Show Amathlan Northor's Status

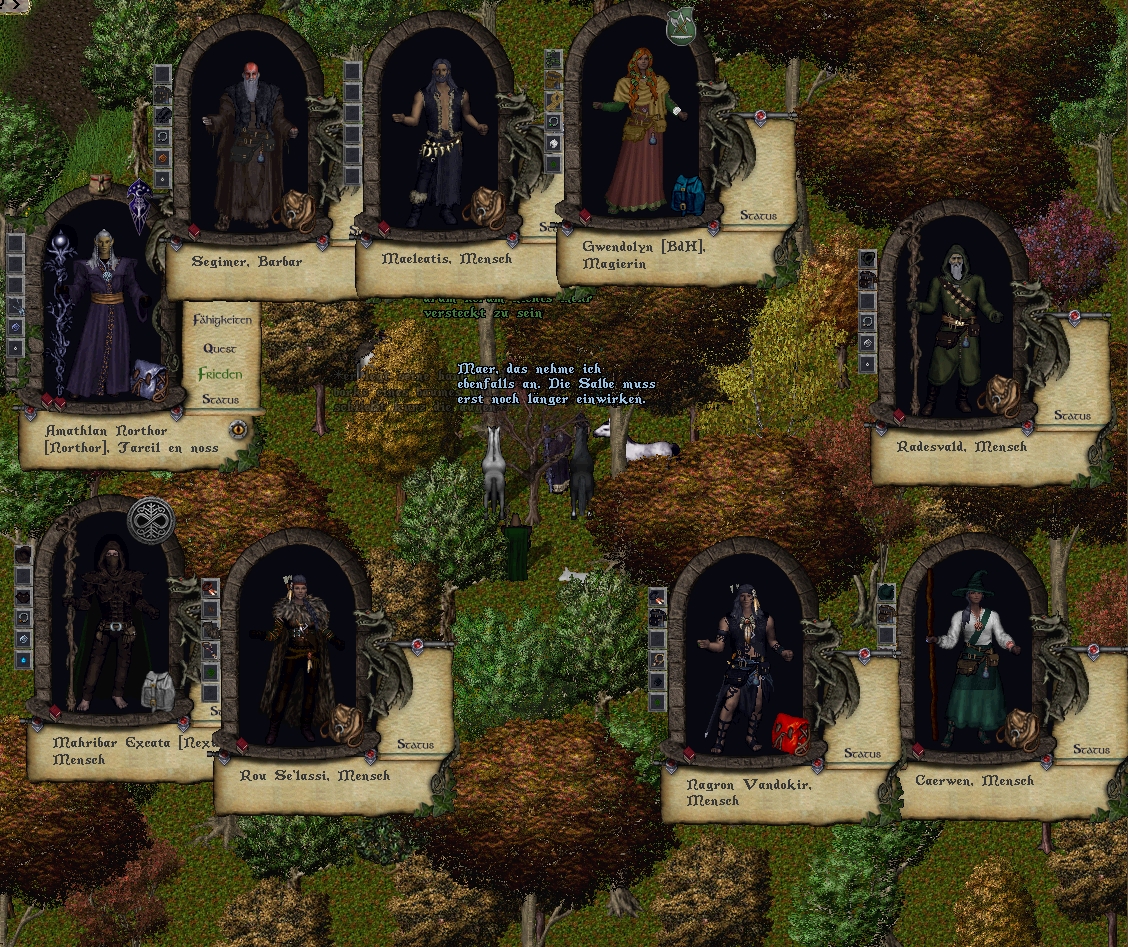coord(220,399)
